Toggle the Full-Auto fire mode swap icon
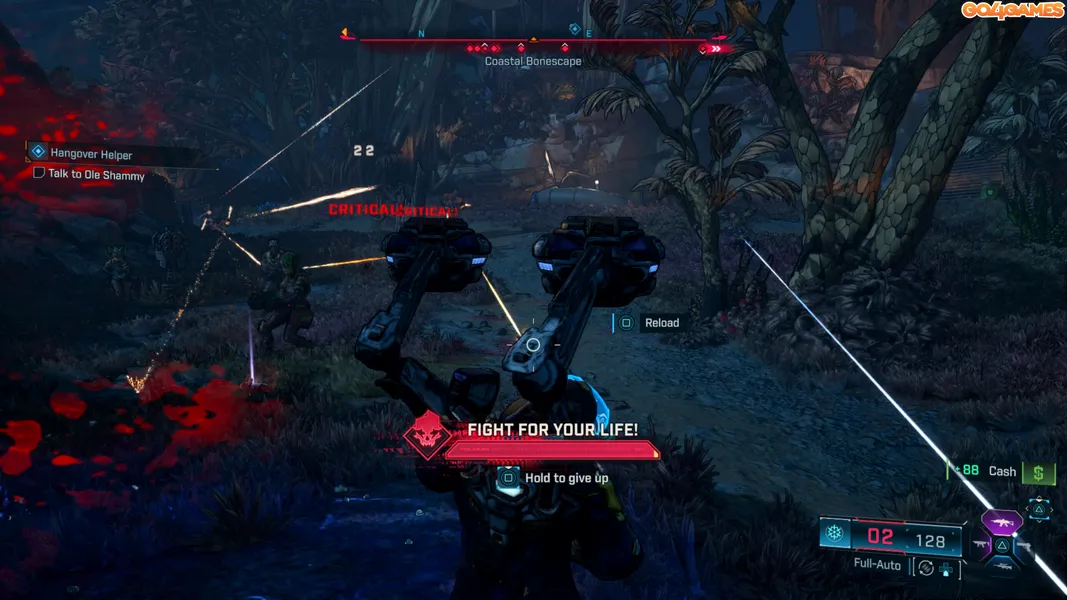Image resolution: width=1067 pixels, height=600 pixels. tap(926, 568)
